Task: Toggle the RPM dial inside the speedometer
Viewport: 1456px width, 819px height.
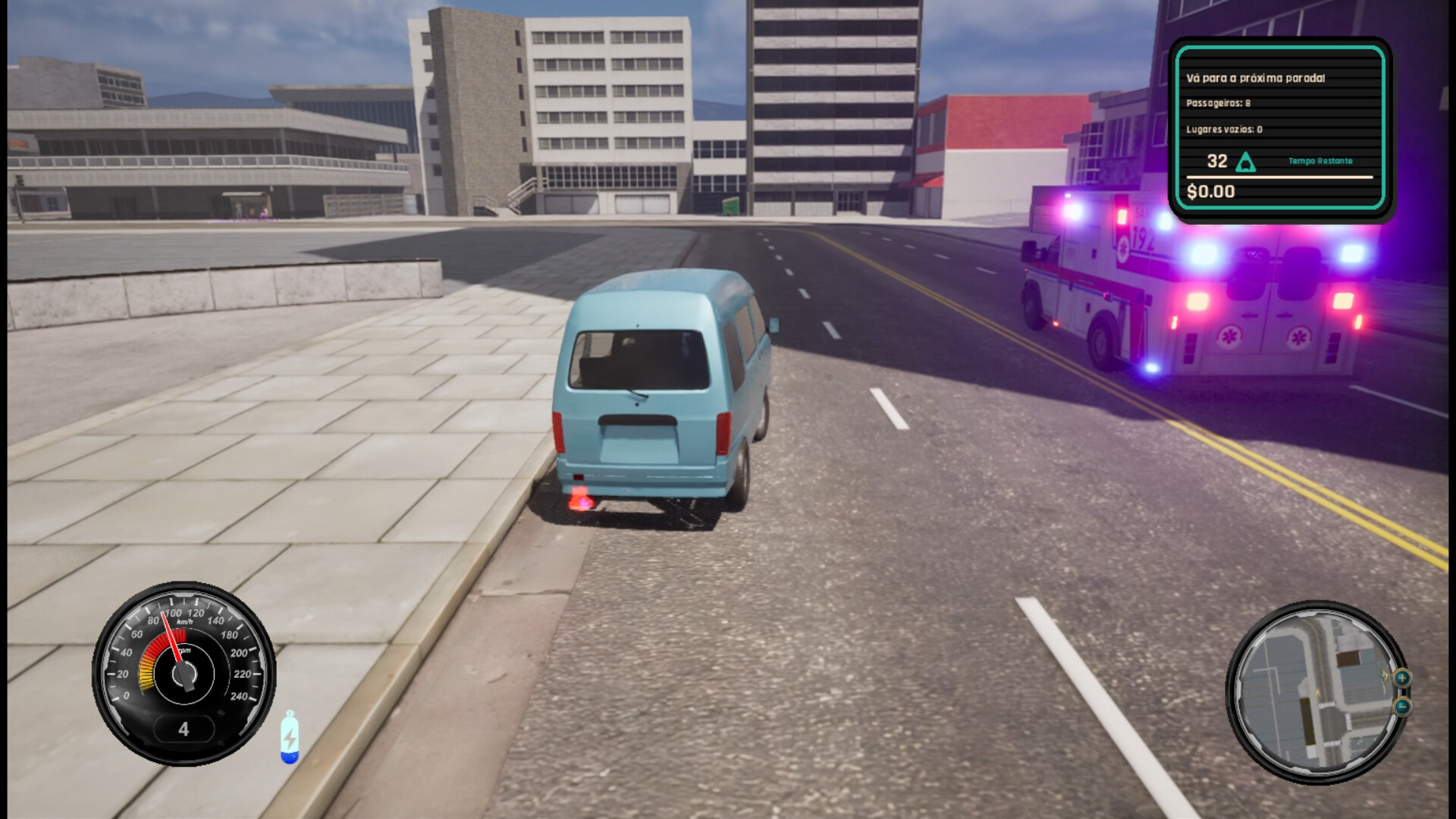Action: click(x=184, y=675)
